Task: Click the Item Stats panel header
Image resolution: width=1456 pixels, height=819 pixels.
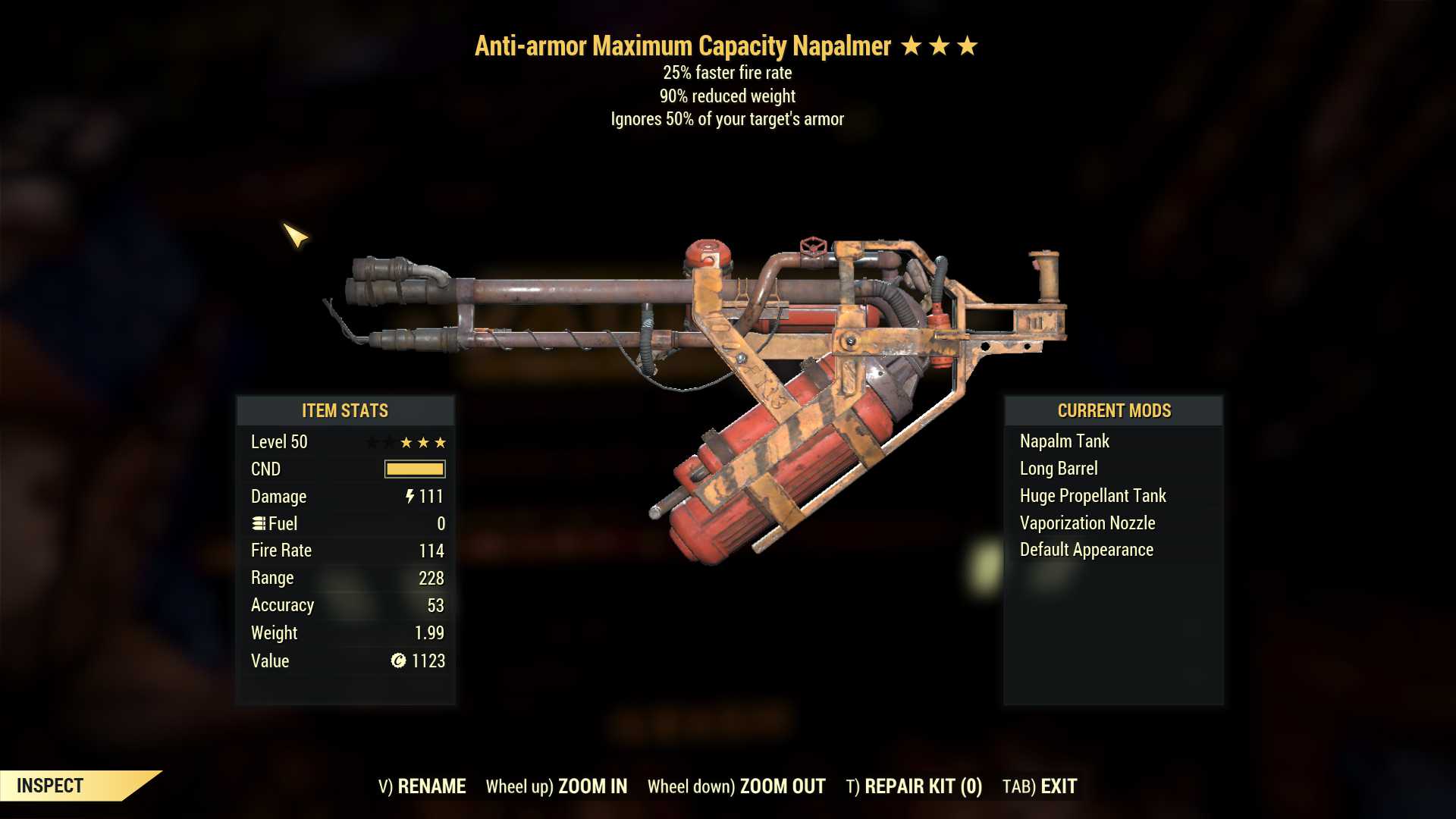Action: point(343,411)
